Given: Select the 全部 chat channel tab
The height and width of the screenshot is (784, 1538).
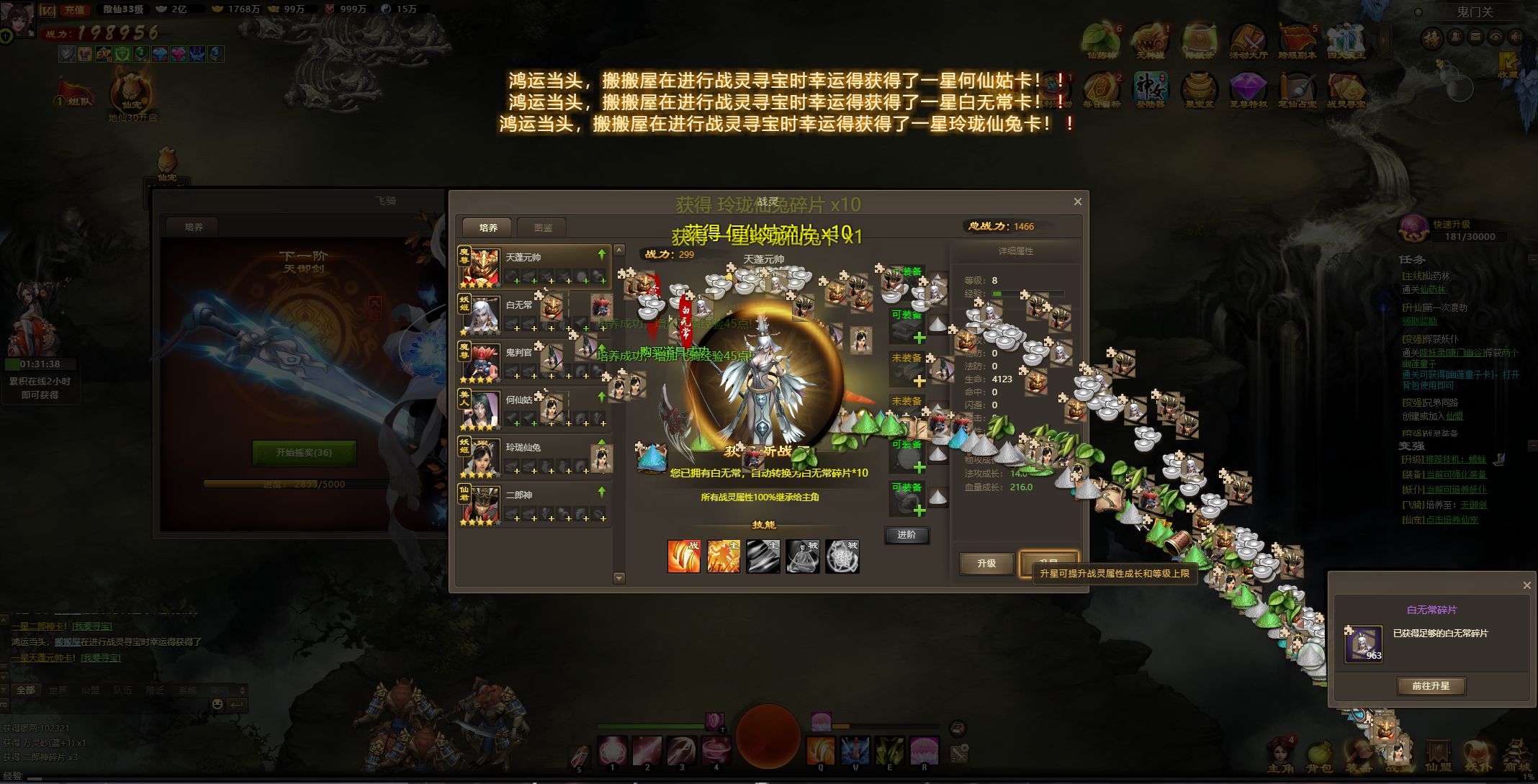Looking at the screenshot, I should 26,690.
